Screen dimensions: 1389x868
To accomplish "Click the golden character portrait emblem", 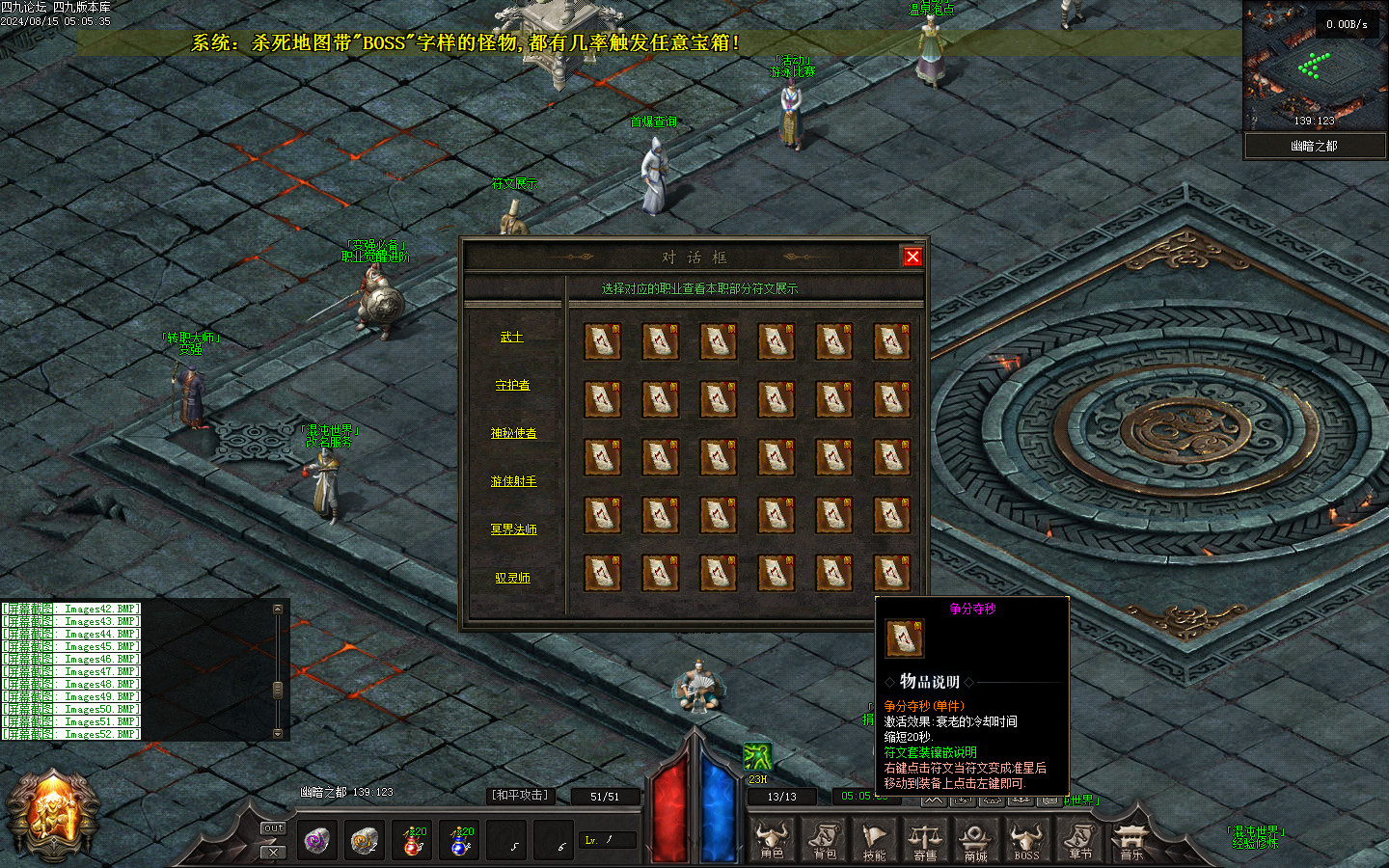I will pos(53,815).
